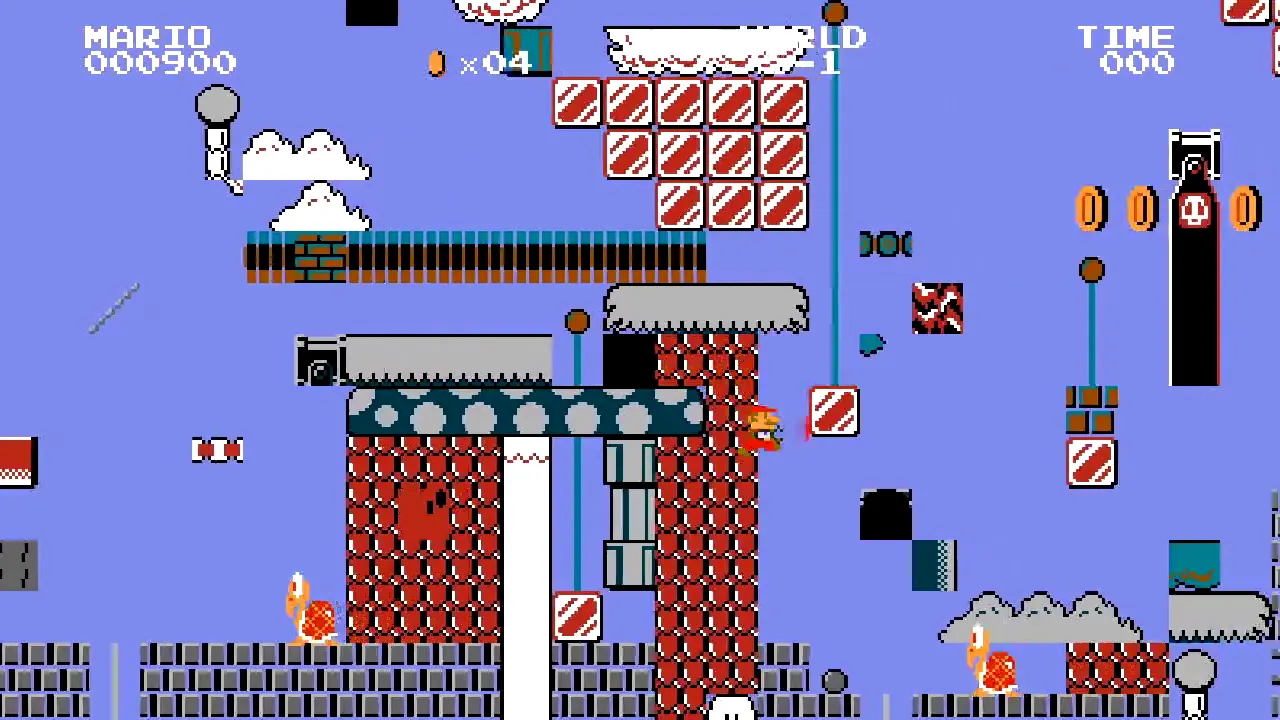
Task: Click the flagpole ball at the top
Action: click(836, 14)
